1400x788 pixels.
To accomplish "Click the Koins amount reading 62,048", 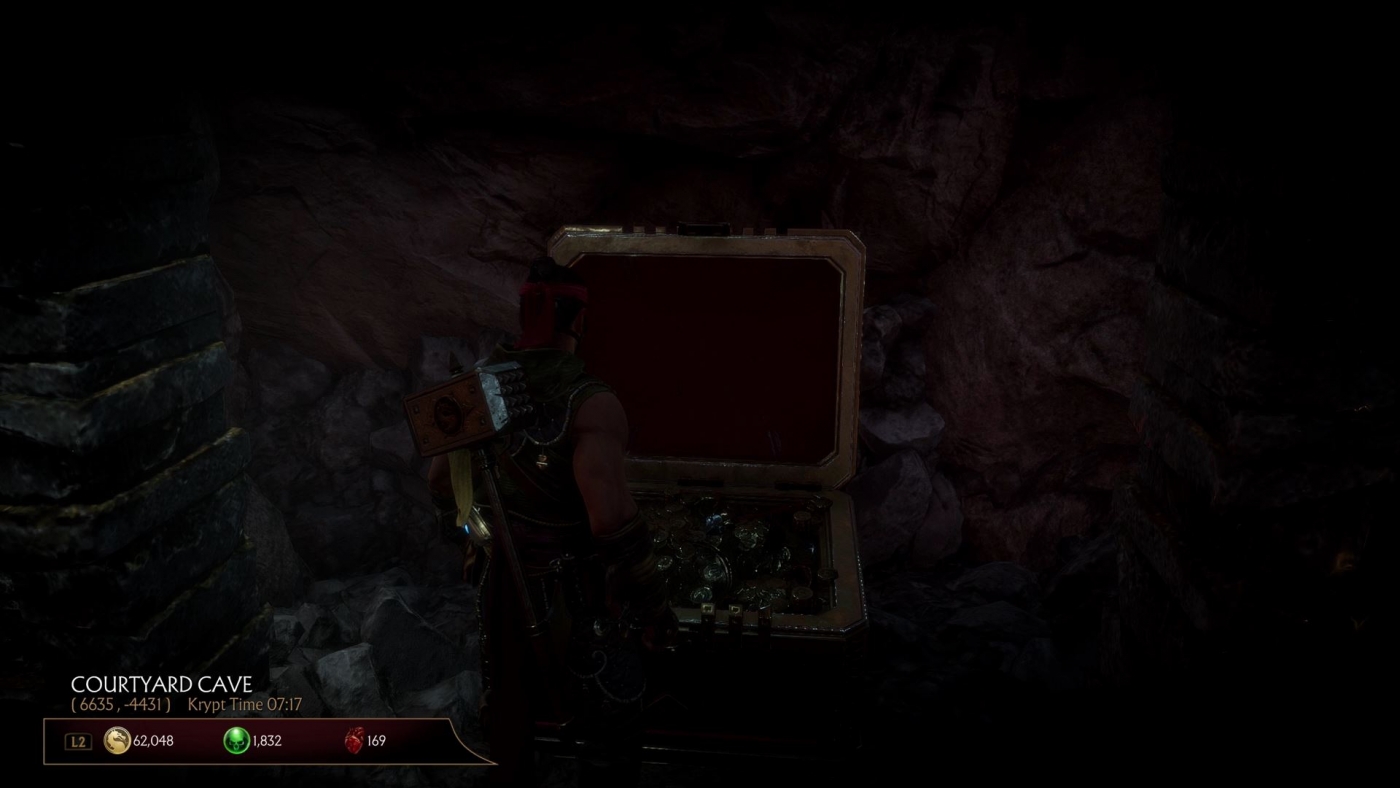I will coord(152,741).
